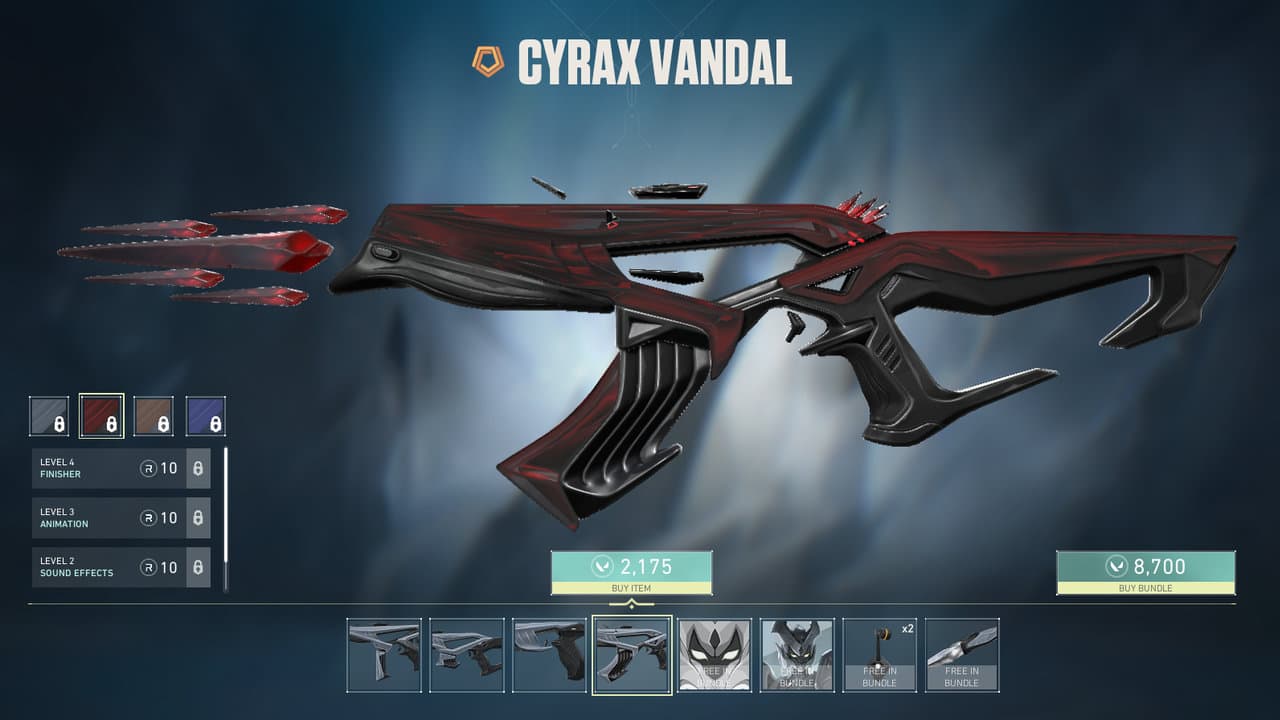The height and width of the screenshot is (720, 1280).
Task: Buy the bundle for 8,700
Action: [1145, 572]
